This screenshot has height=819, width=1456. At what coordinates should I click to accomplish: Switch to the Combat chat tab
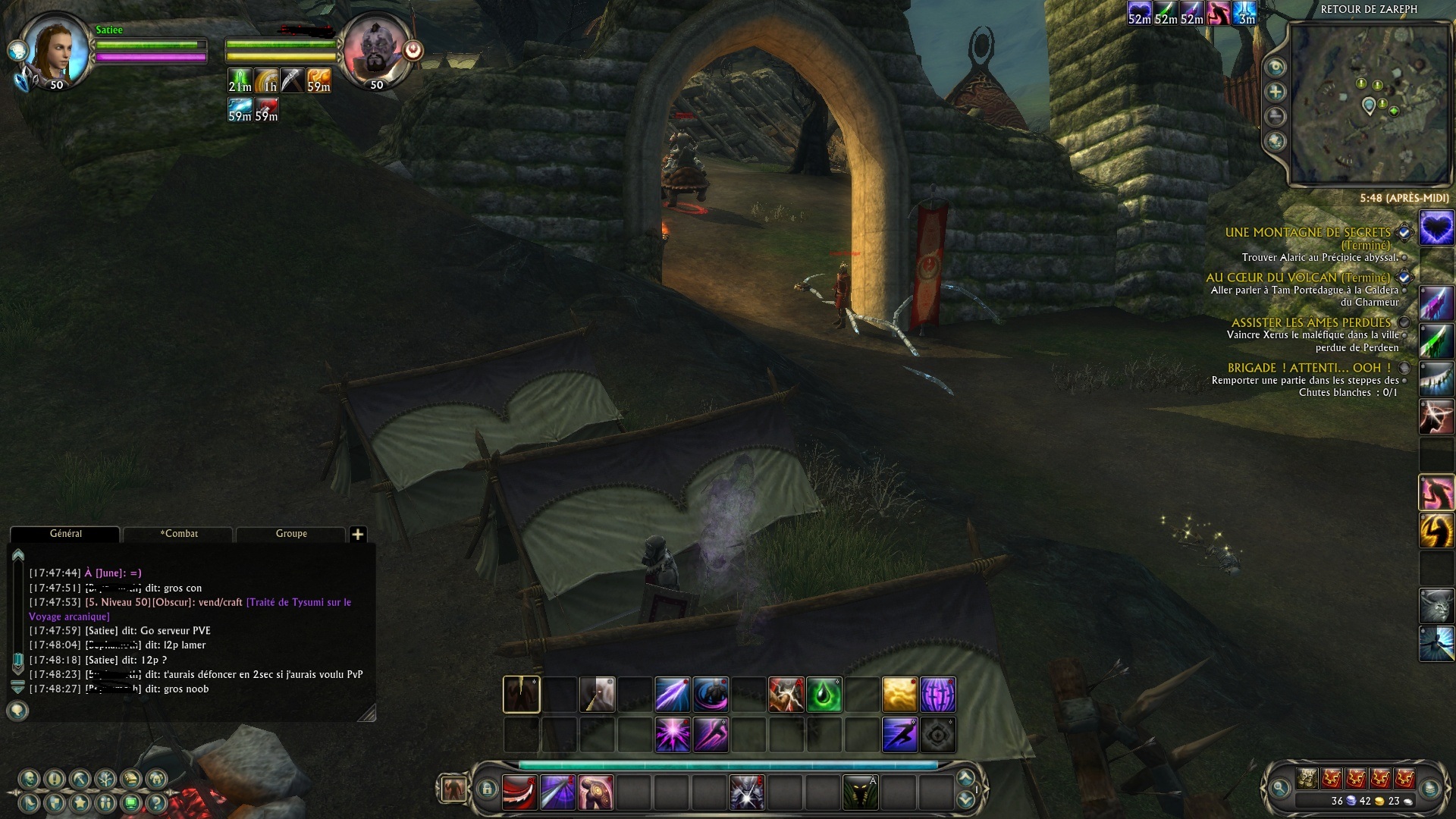[x=178, y=534]
